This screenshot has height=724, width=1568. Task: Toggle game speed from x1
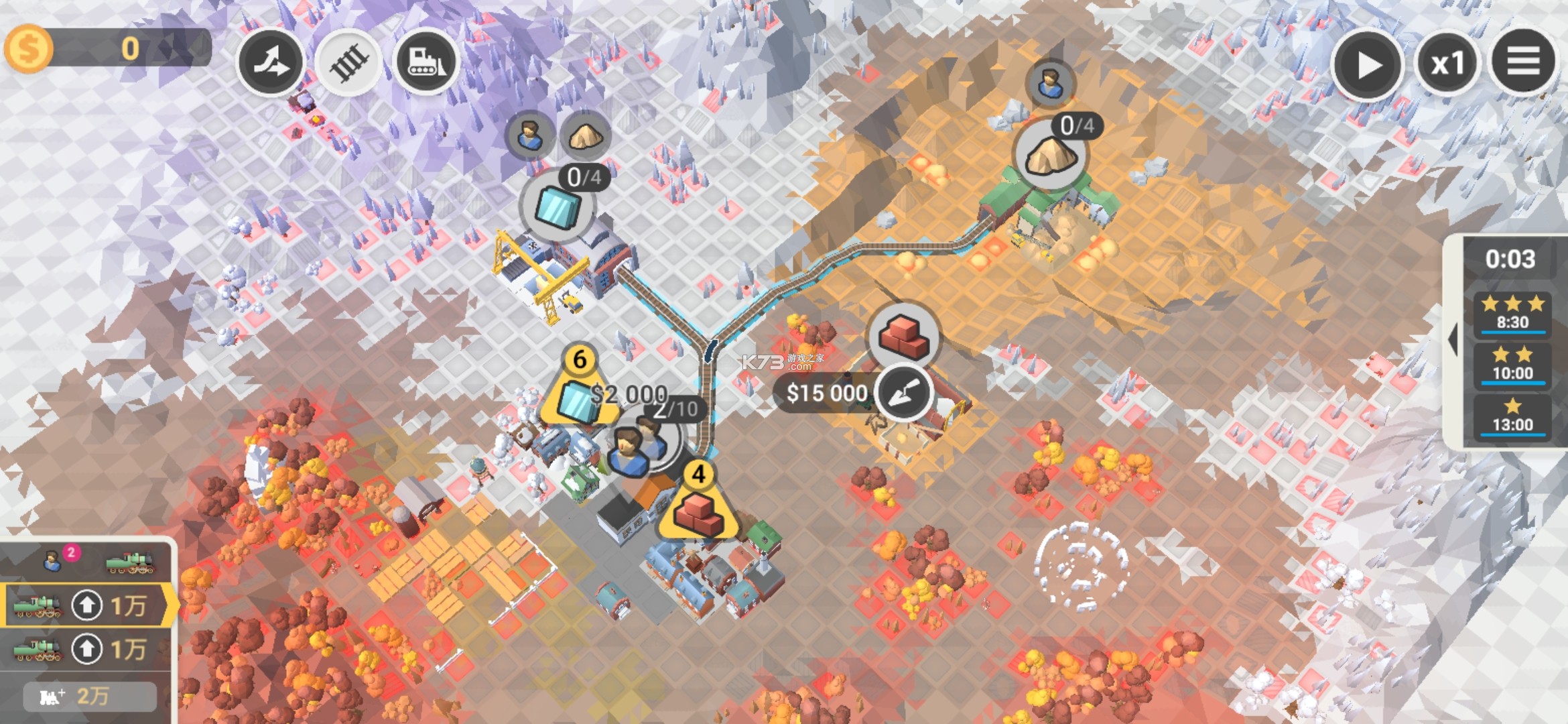tap(1447, 62)
